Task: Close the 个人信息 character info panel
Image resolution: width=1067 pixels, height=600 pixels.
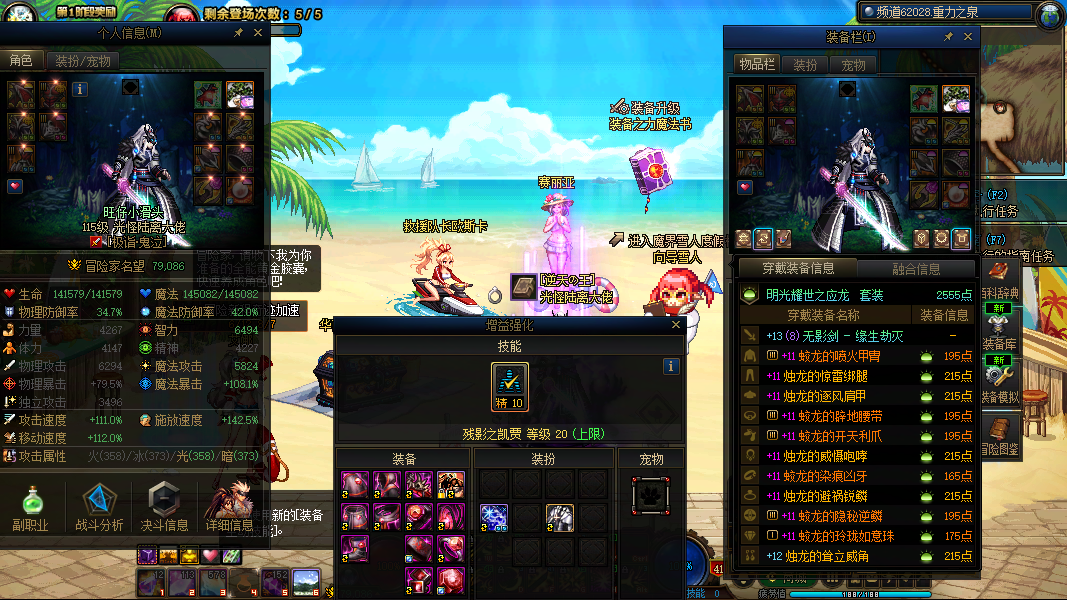Action: (x=256, y=33)
